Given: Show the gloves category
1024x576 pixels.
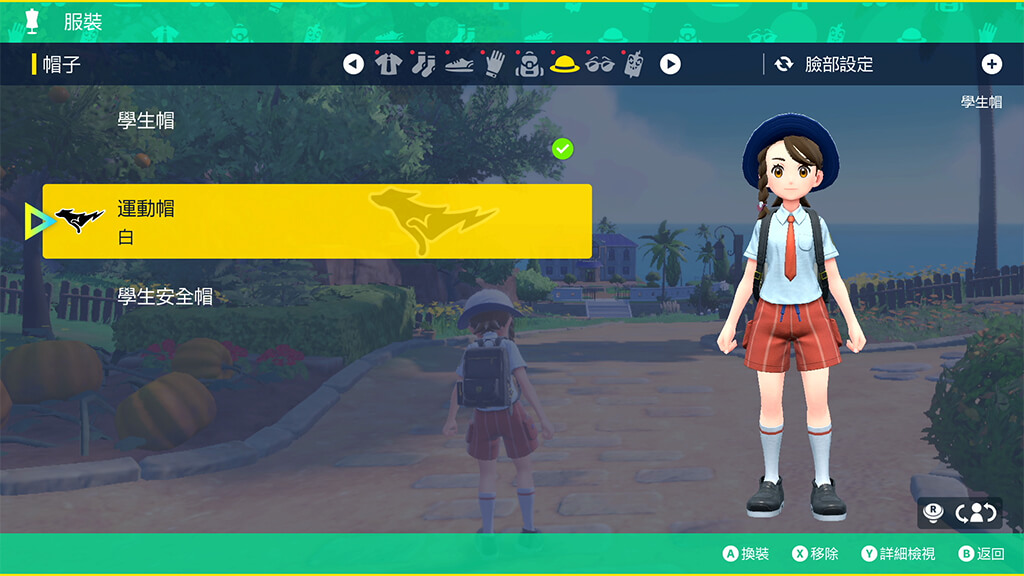Looking at the screenshot, I should tap(494, 65).
